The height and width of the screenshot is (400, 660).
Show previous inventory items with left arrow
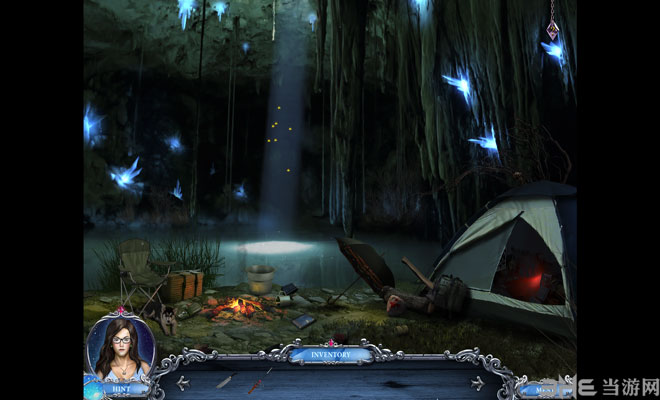pyautogui.click(x=184, y=382)
